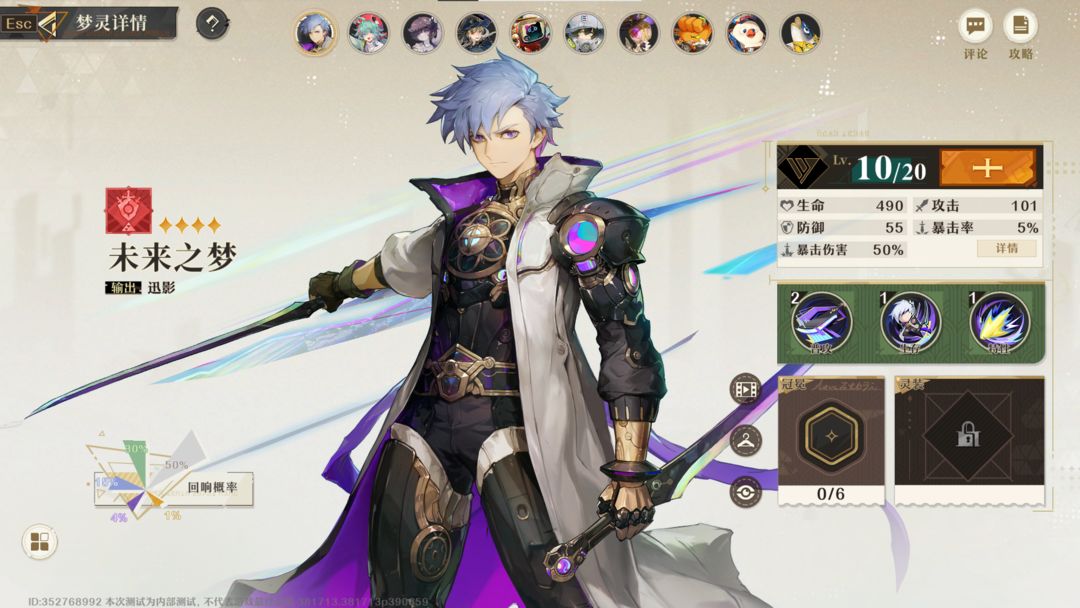
Task: Select the chibi character skill icon
Action: click(910, 322)
